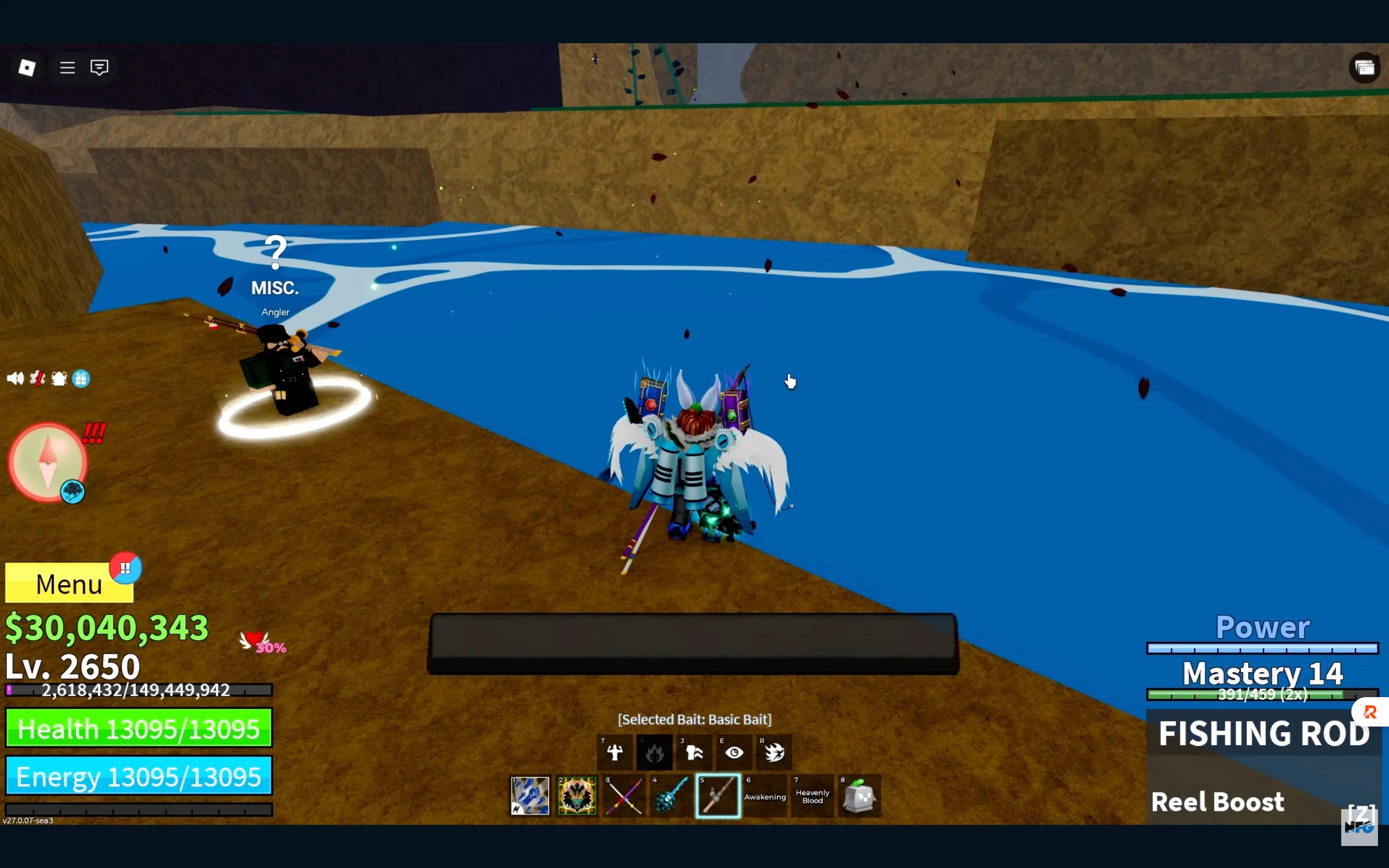Image resolution: width=1389 pixels, height=868 pixels.
Task: Click the green Mastery 14 progress bar
Action: coord(1263,695)
